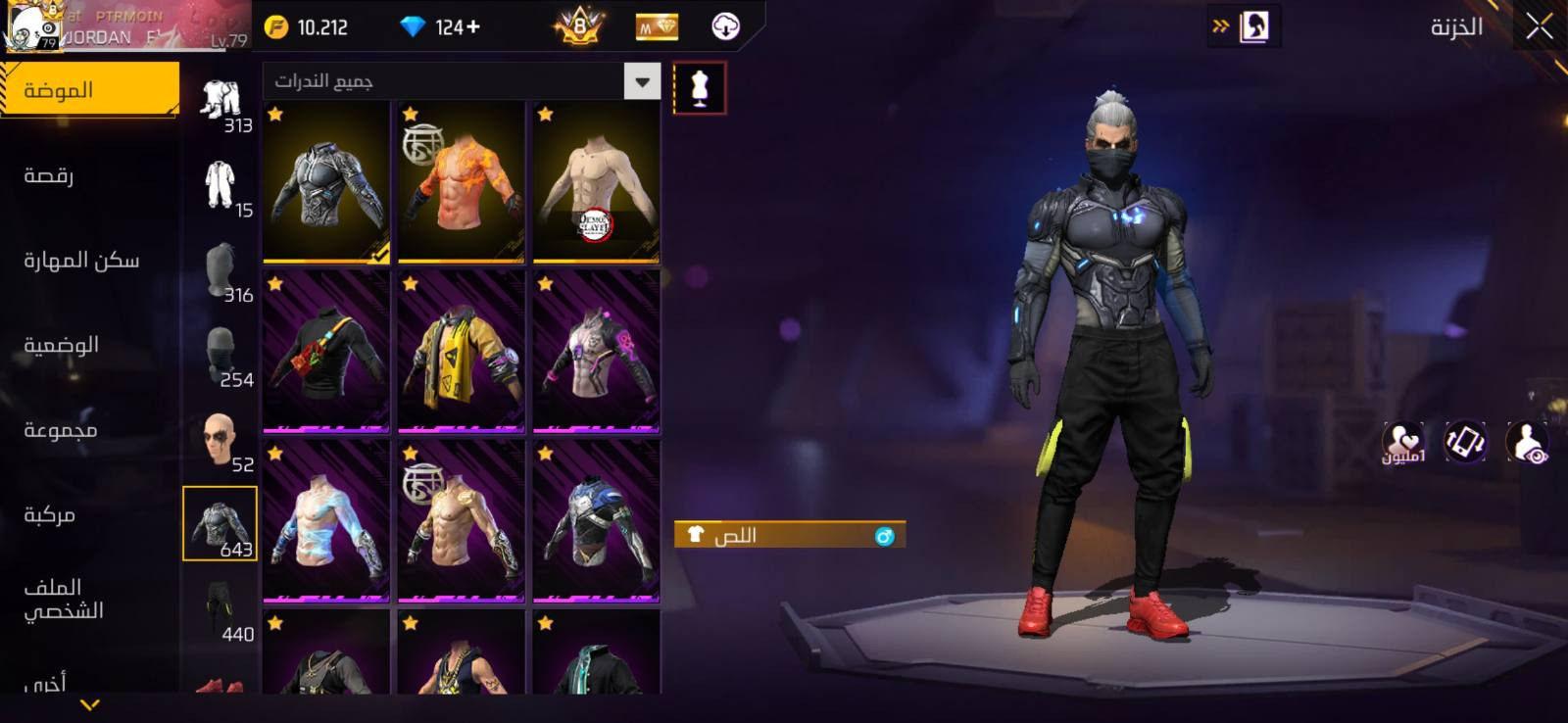Open the سكن المهارة skill skin tab
Image resolution: width=1568 pixels, height=723 pixels.
(81, 261)
